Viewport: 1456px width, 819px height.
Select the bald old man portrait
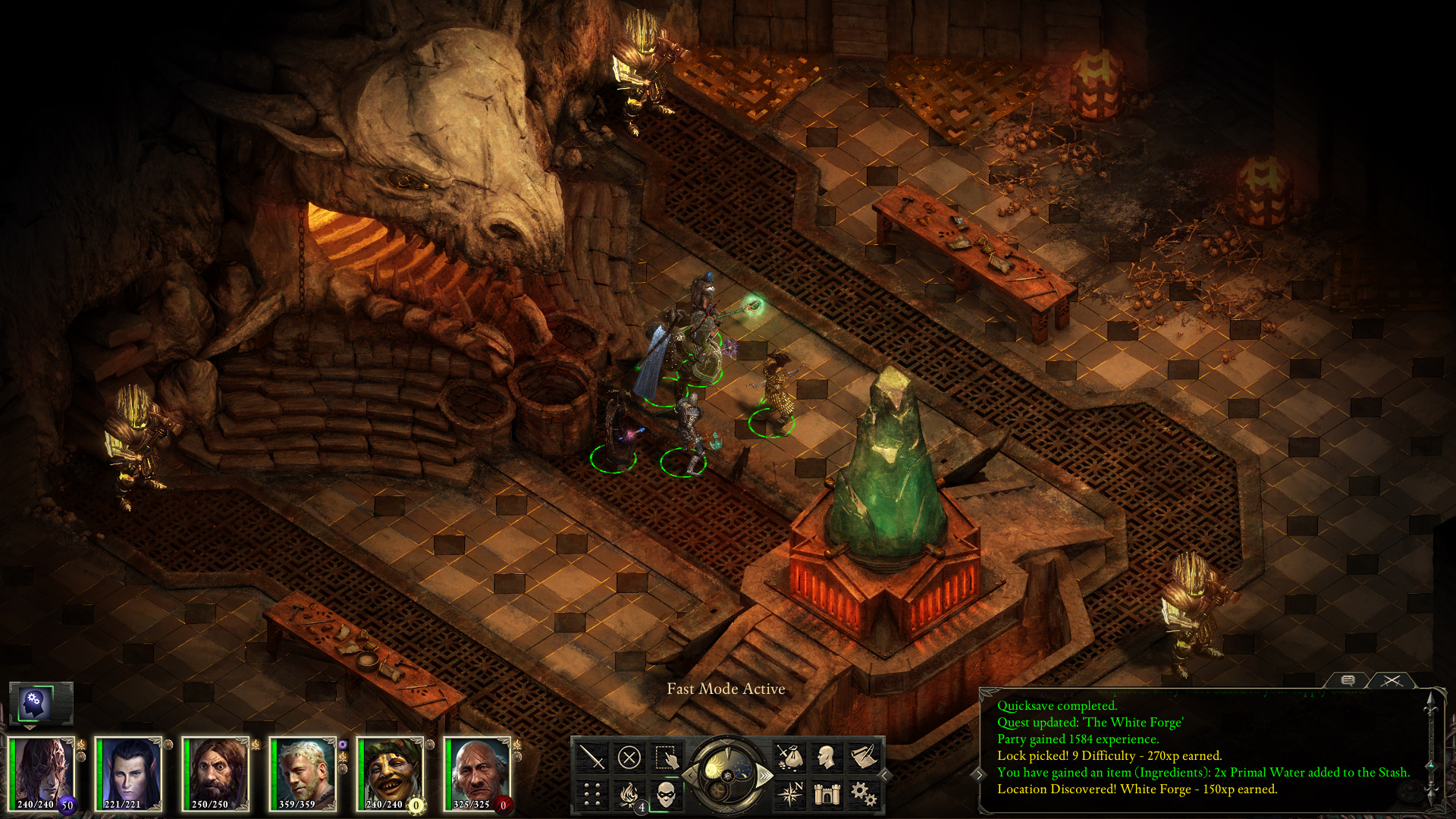(x=478, y=773)
